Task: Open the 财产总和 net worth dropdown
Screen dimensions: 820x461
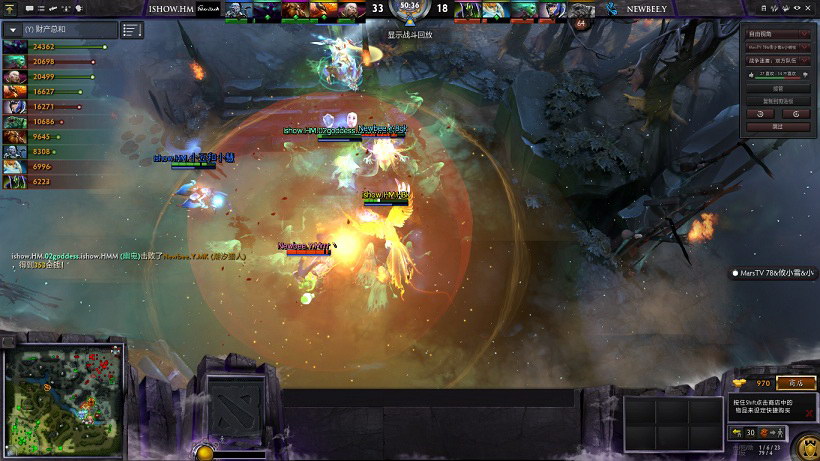Action: tap(13, 30)
